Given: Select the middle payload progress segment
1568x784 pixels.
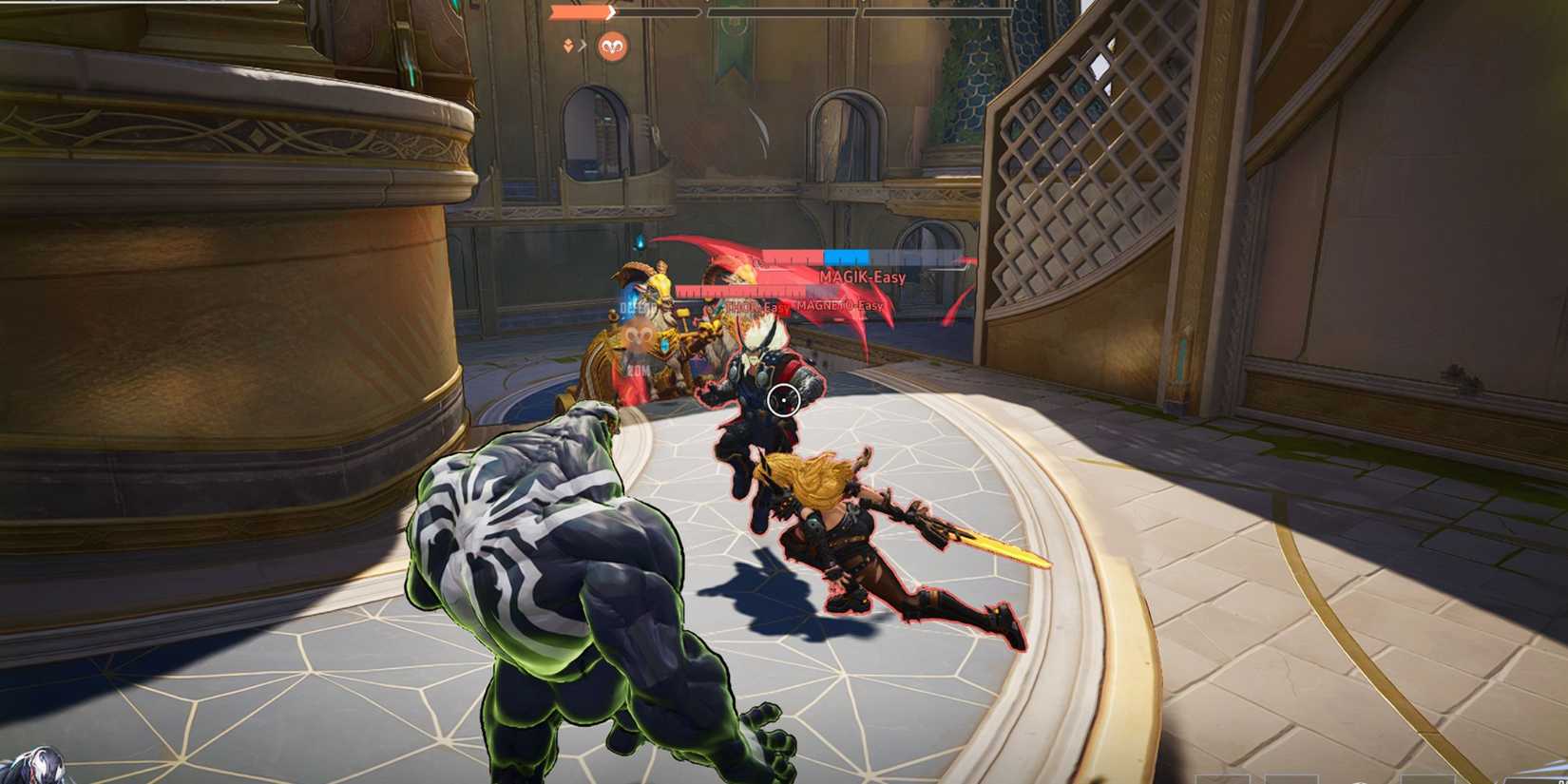Looking at the screenshot, I should click(782, 11).
